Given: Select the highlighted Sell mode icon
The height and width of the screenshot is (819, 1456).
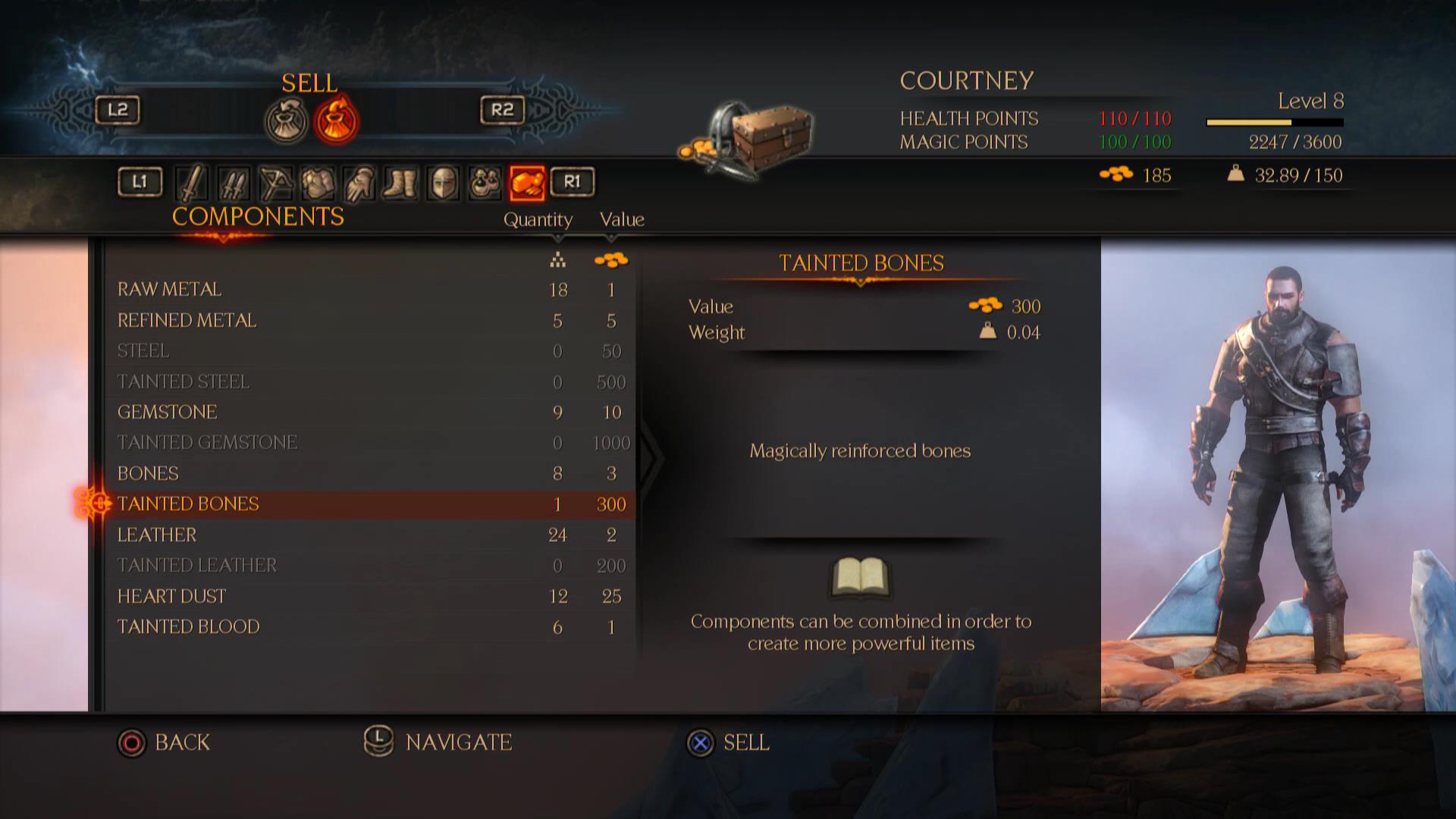Looking at the screenshot, I should click(x=337, y=121).
